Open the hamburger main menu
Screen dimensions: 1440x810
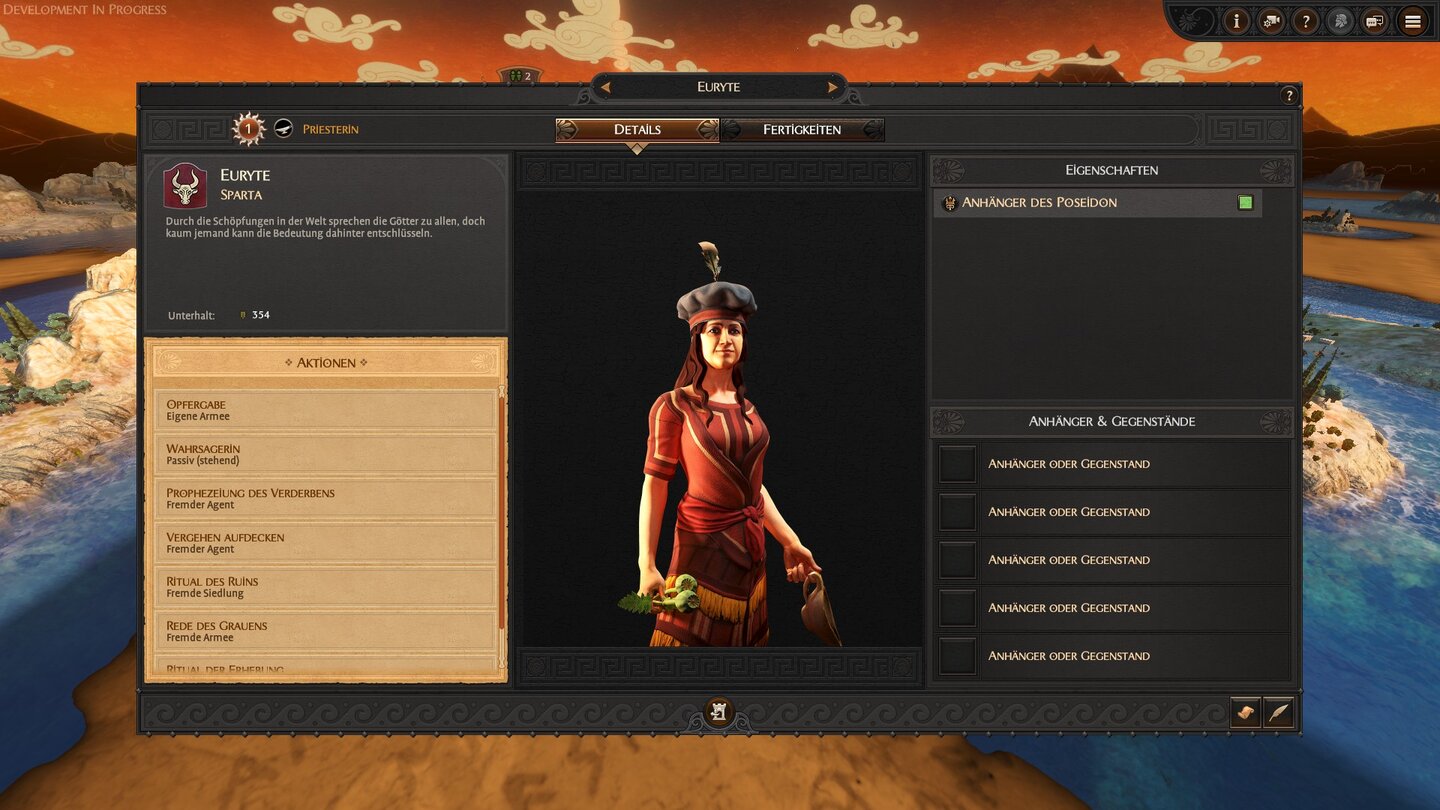pyautogui.click(x=1412, y=21)
